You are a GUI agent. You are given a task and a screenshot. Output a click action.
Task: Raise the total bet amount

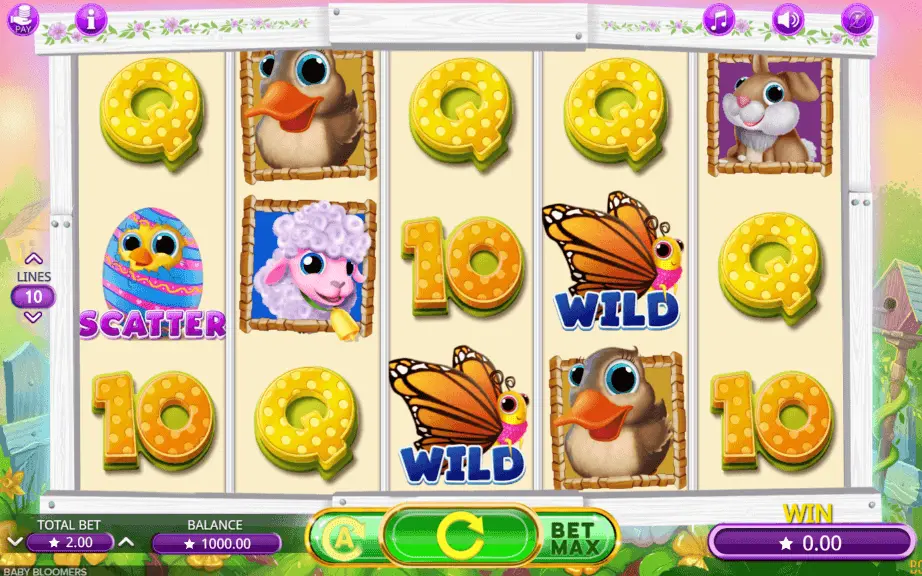pos(126,542)
